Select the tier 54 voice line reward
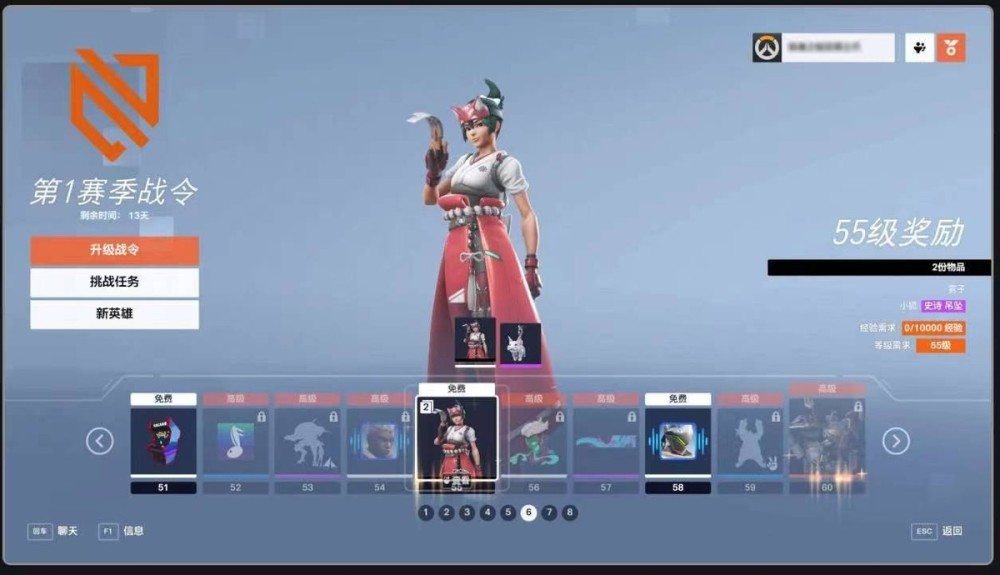Screen dimensions: 1000x575 click(x=379, y=441)
